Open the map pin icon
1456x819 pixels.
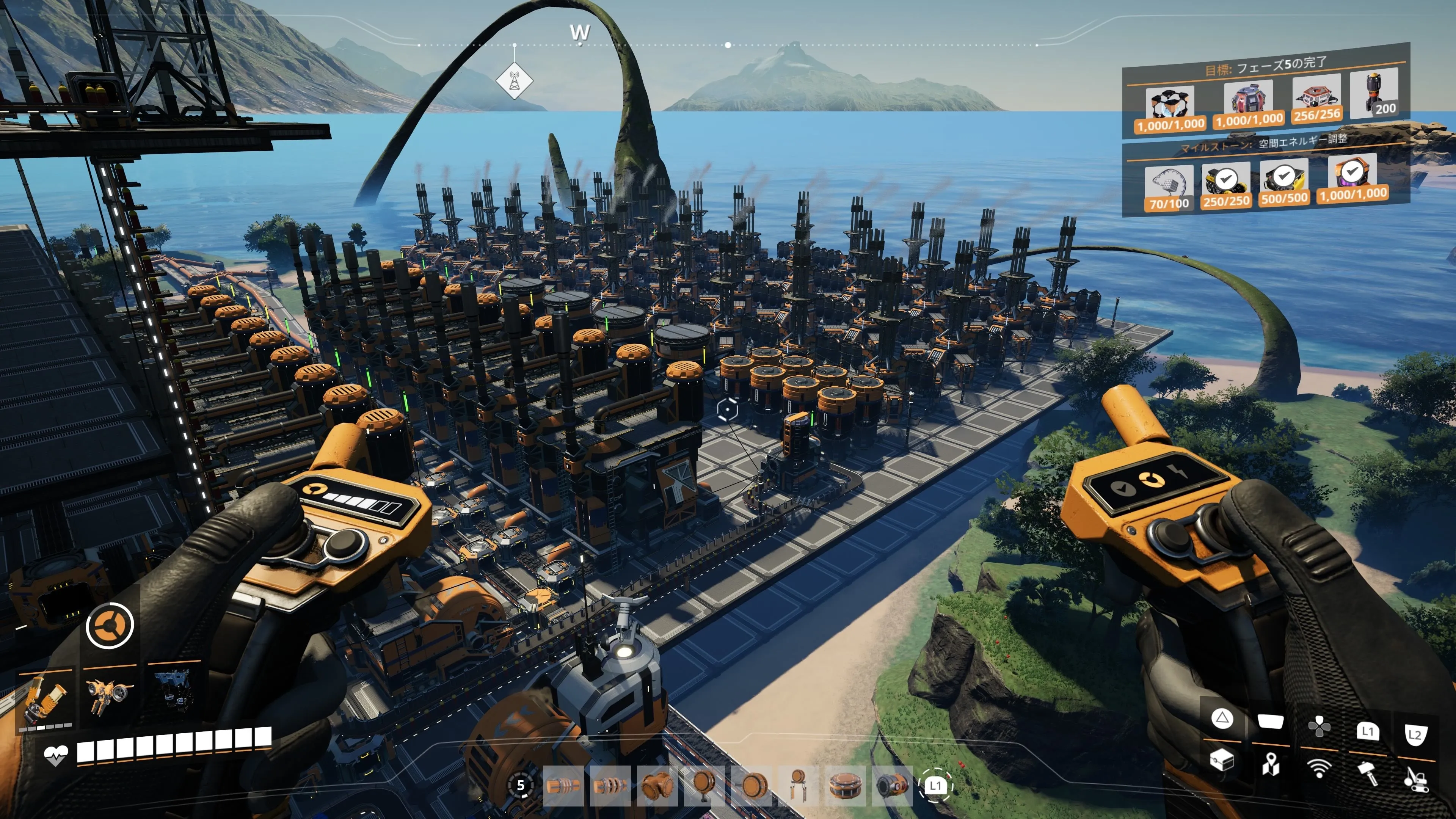[x=1271, y=765]
